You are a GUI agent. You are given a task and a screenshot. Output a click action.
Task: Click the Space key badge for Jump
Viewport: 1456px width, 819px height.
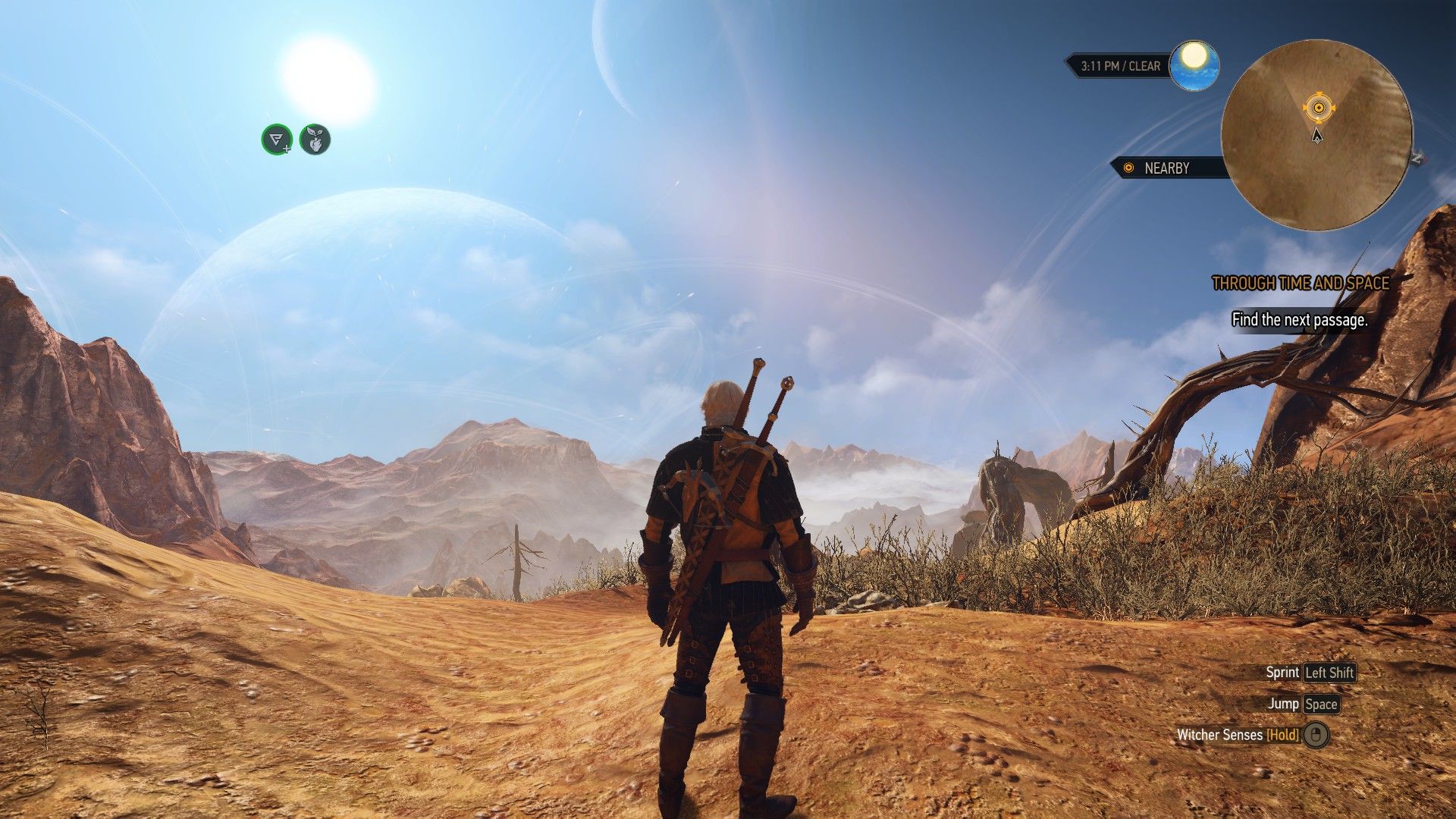(1320, 704)
